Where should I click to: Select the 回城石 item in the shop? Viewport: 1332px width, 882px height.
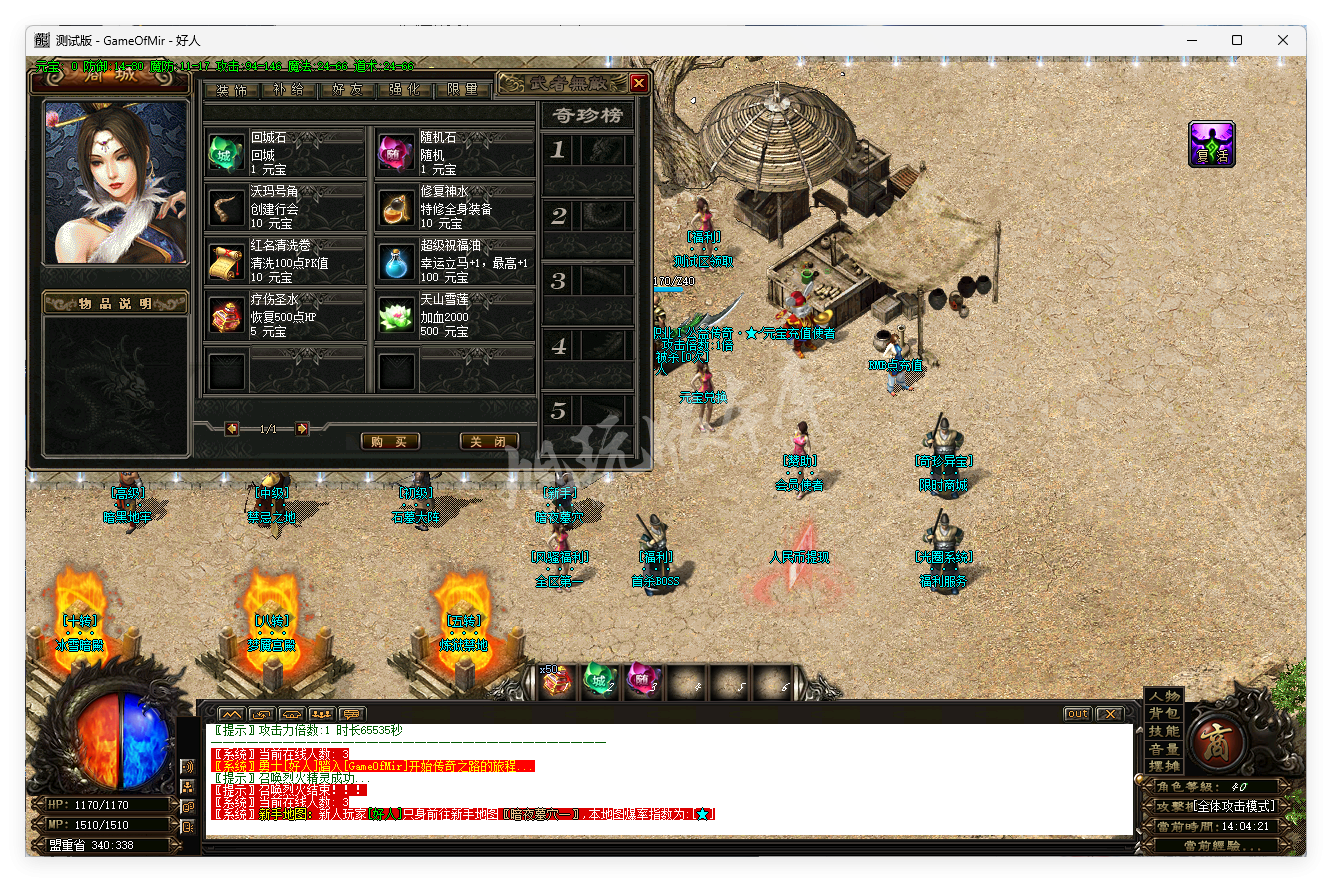tap(225, 154)
